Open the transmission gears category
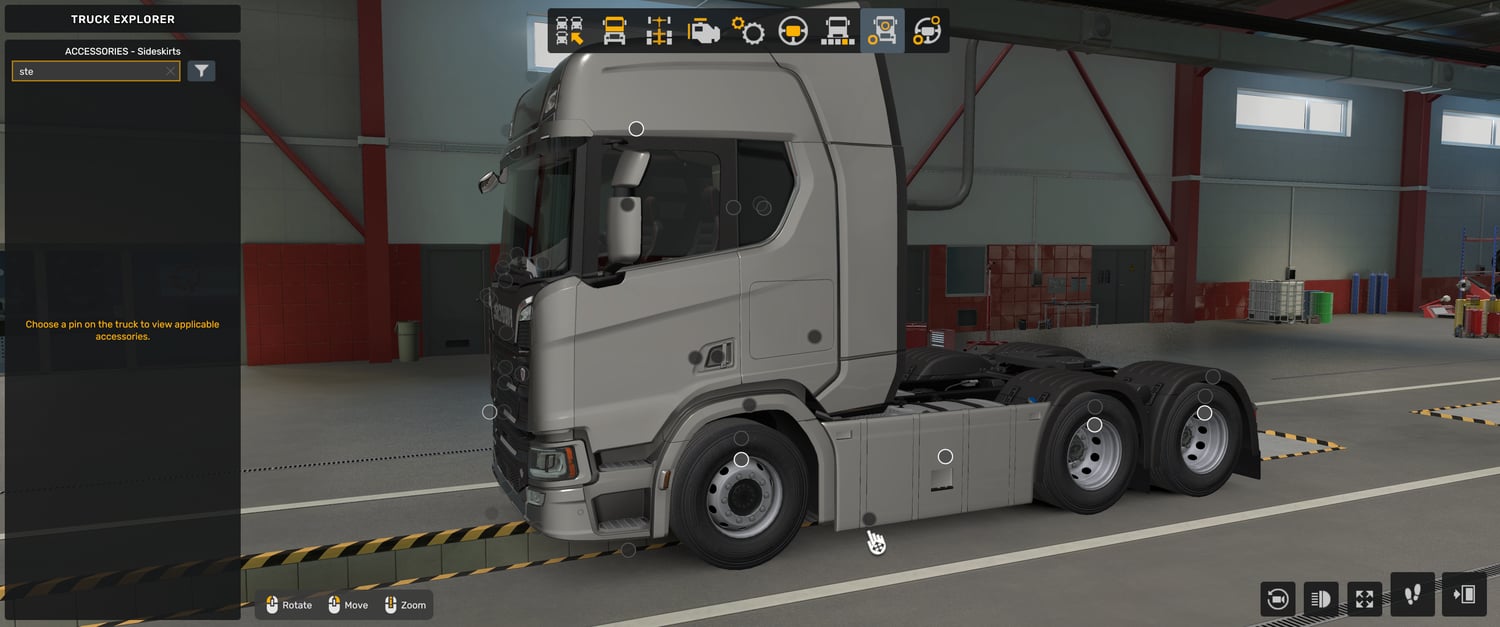 tap(748, 31)
